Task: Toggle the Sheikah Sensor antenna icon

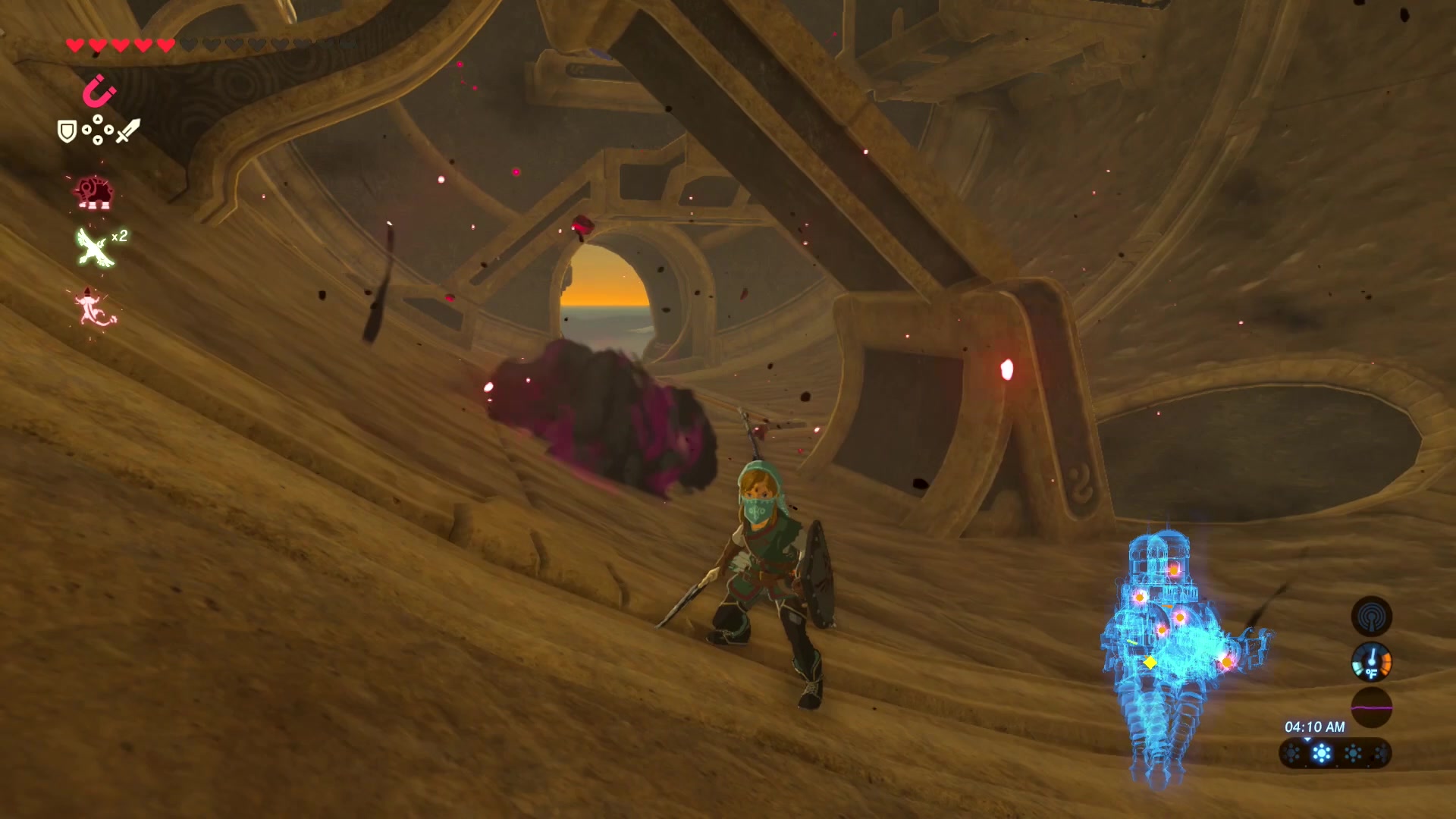Action: coord(1371,617)
